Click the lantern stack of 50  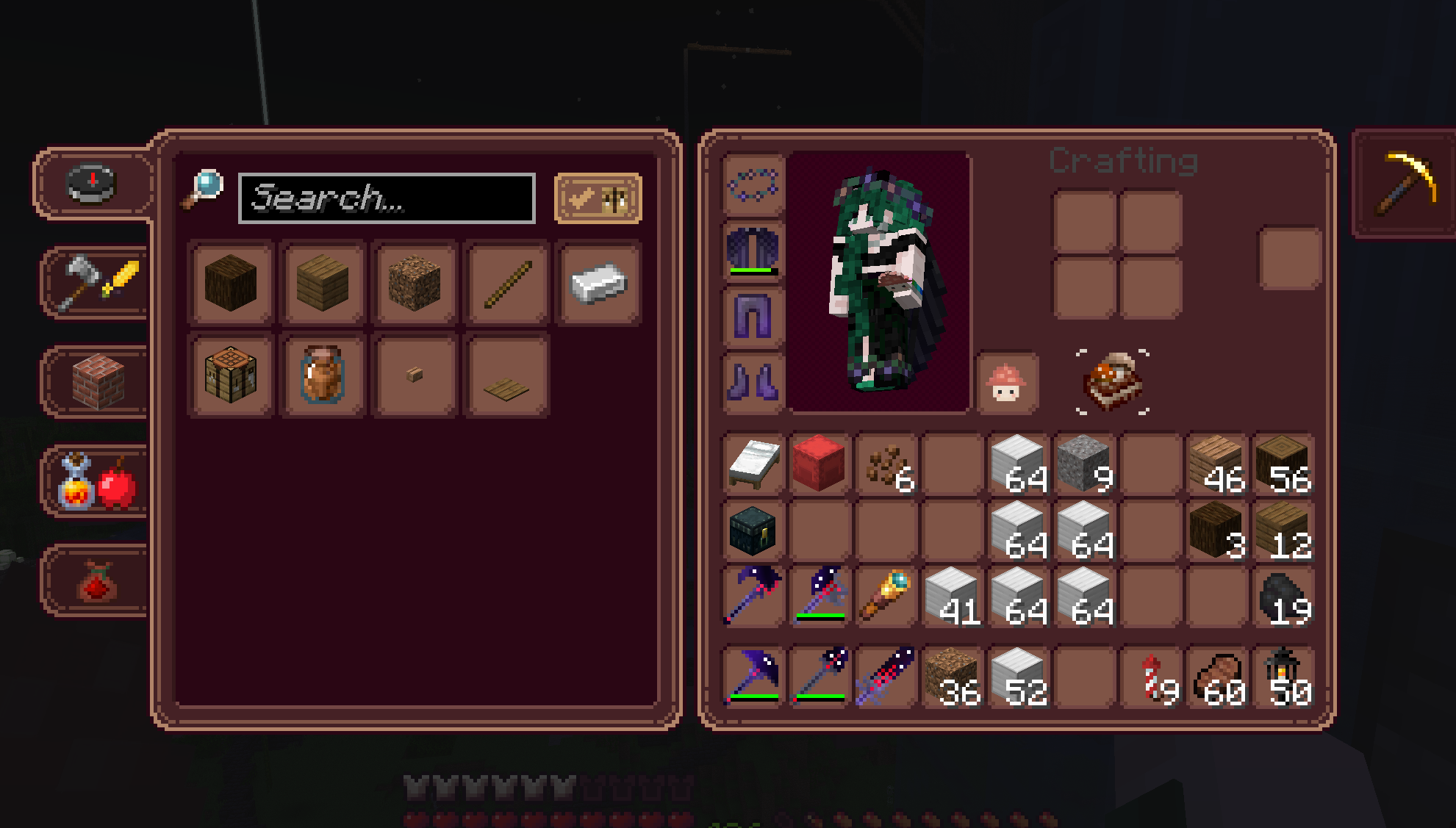[x=1283, y=677]
